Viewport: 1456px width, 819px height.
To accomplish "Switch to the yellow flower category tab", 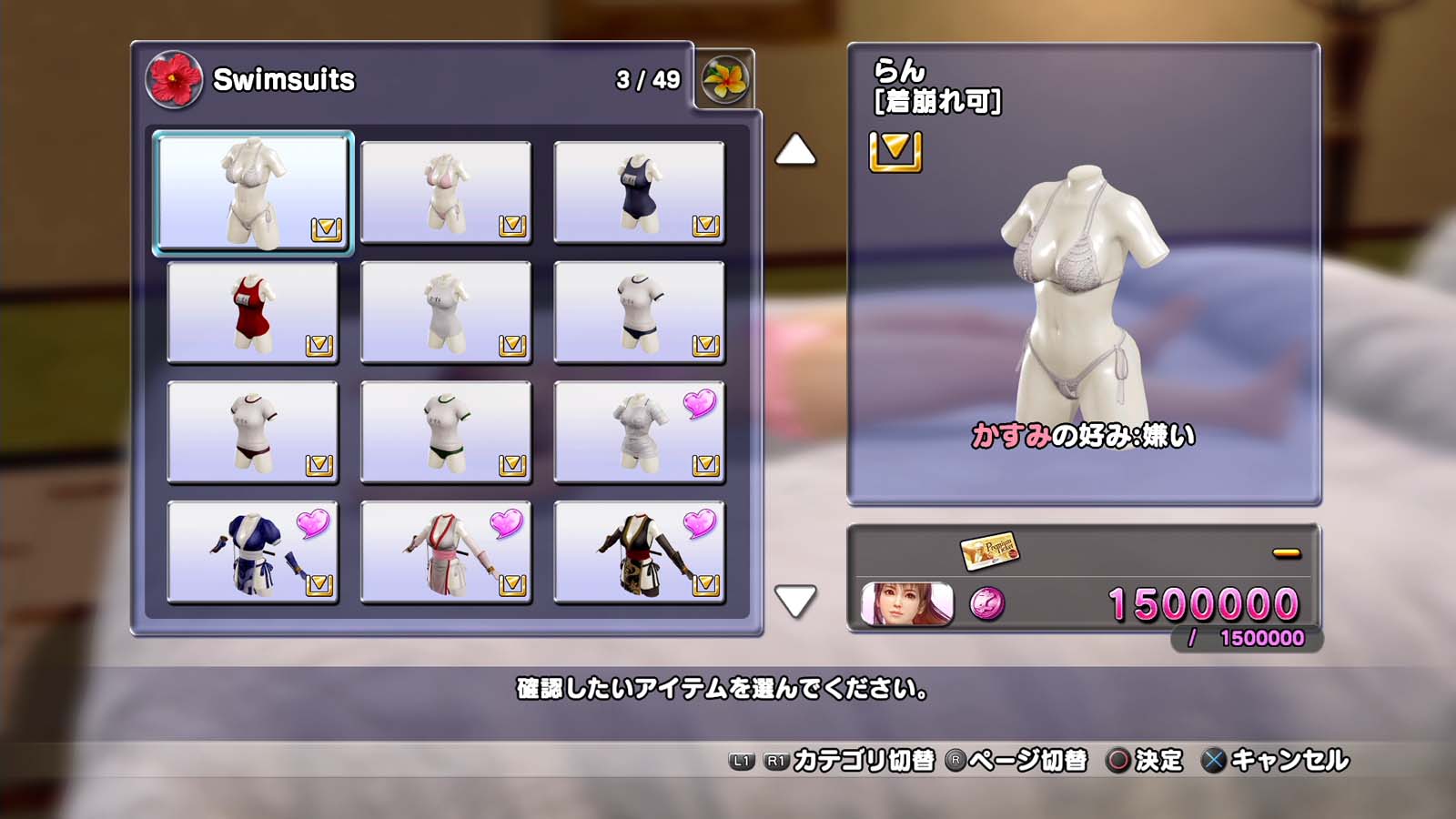I will coord(724,79).
